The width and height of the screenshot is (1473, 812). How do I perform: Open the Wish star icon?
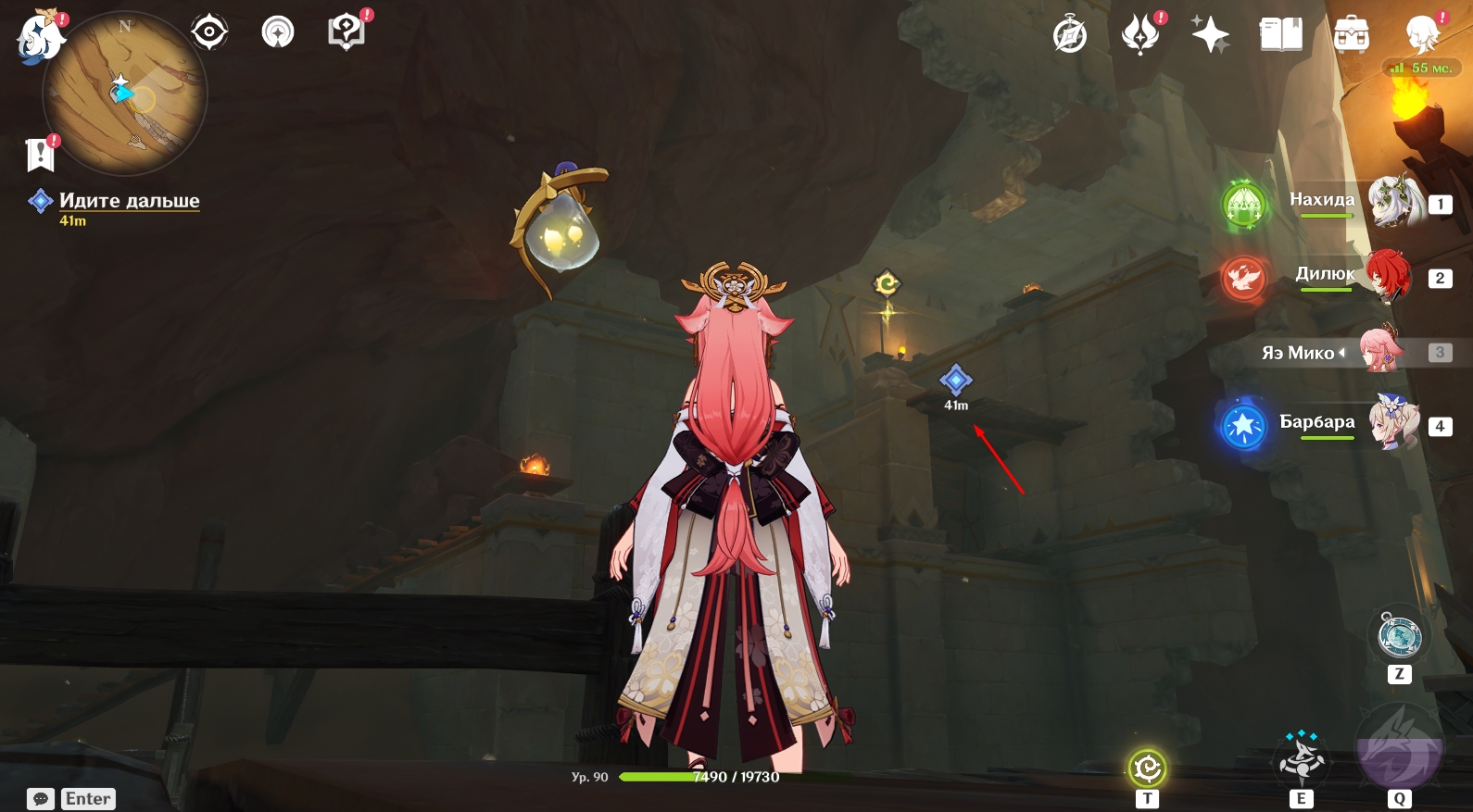1210,36
